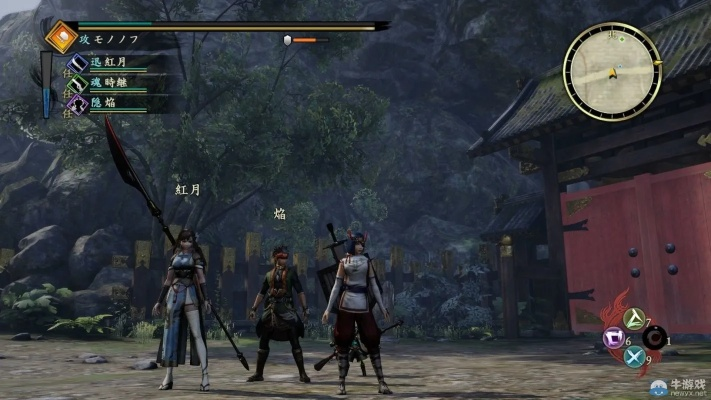The image size is (711, 400).
Task: Click the orange diamond モノノフ player icon
Action: (62, 38)
